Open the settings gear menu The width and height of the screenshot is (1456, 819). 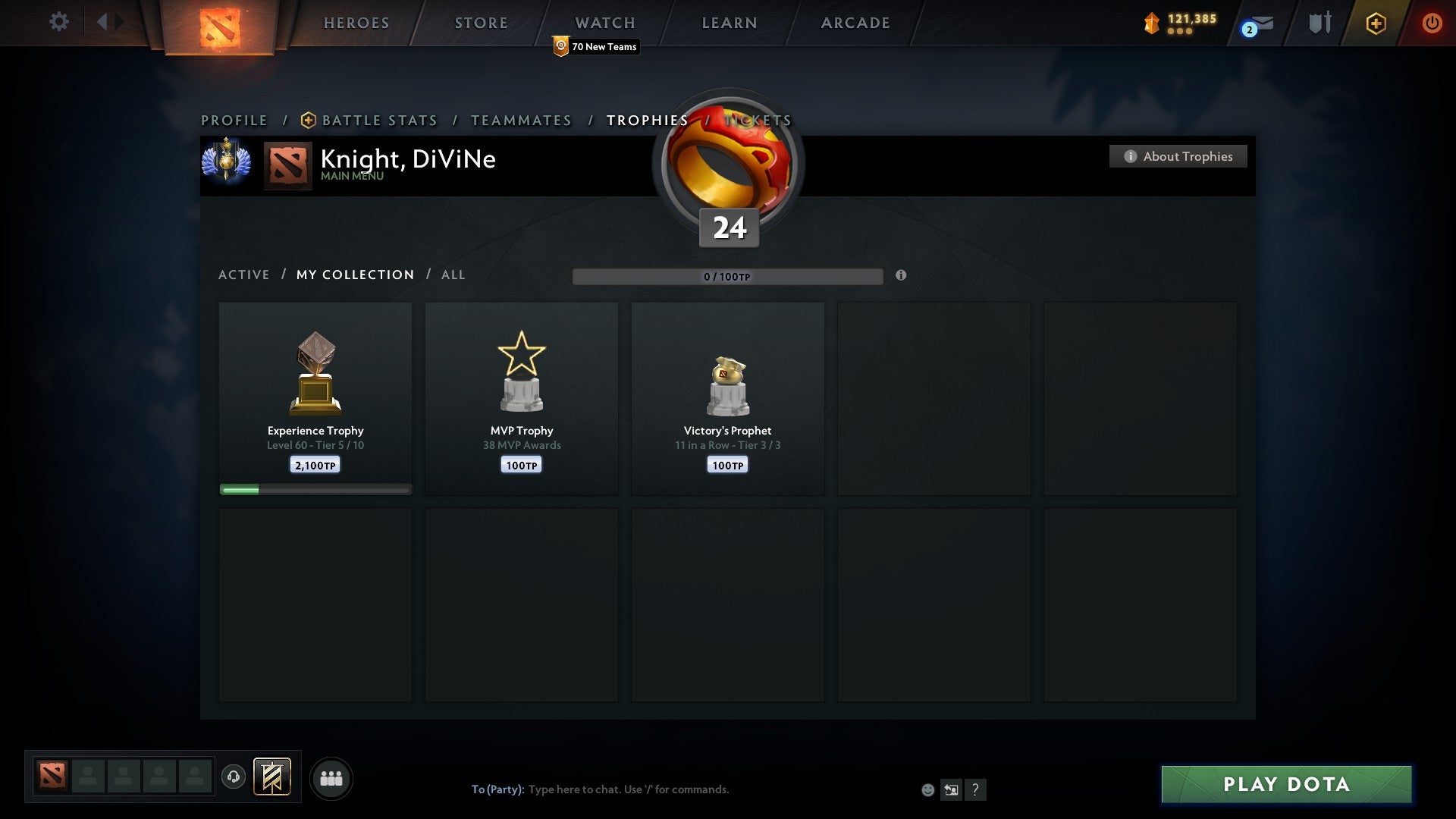(x=59, y=22)
